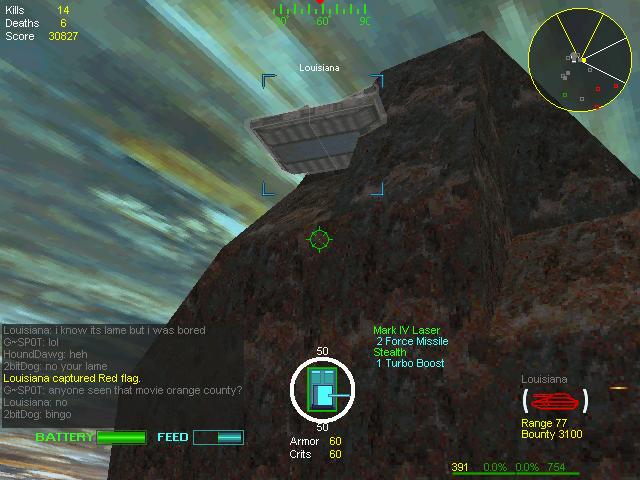
Task: Select the Stealth item in weapon list
Action: (390, 352)
